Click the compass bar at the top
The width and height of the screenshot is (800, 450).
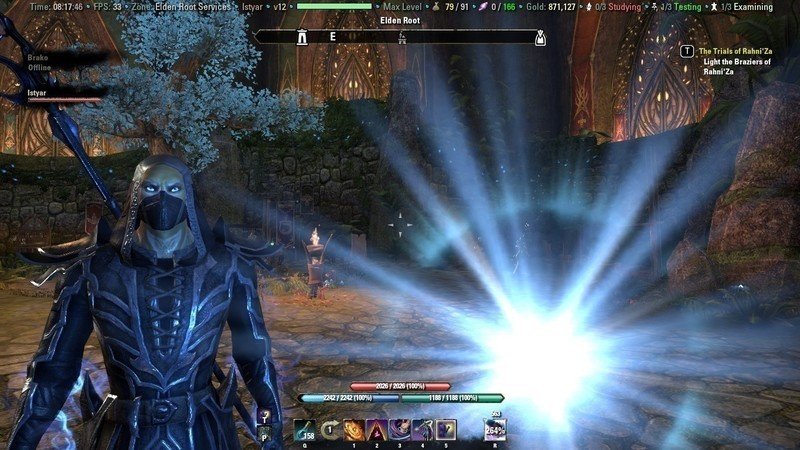tap(400, 37)
